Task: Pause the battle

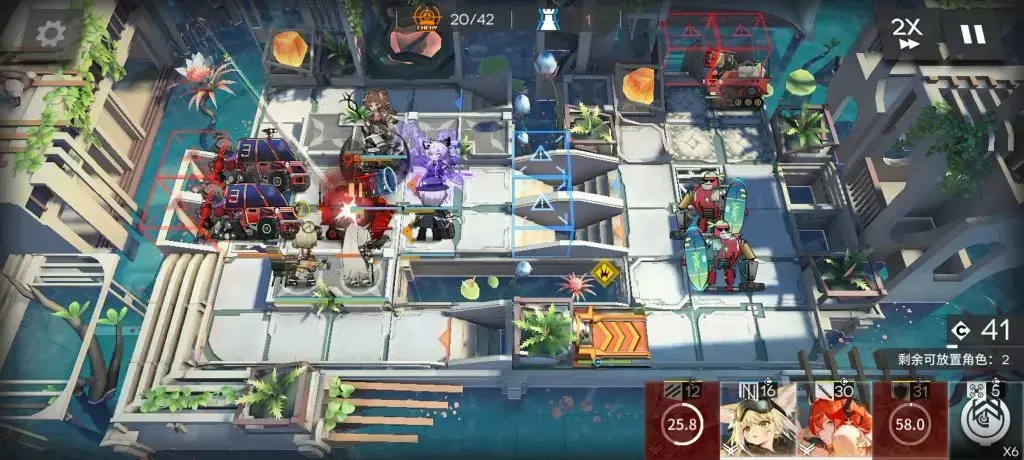Action: click(972, 34)
